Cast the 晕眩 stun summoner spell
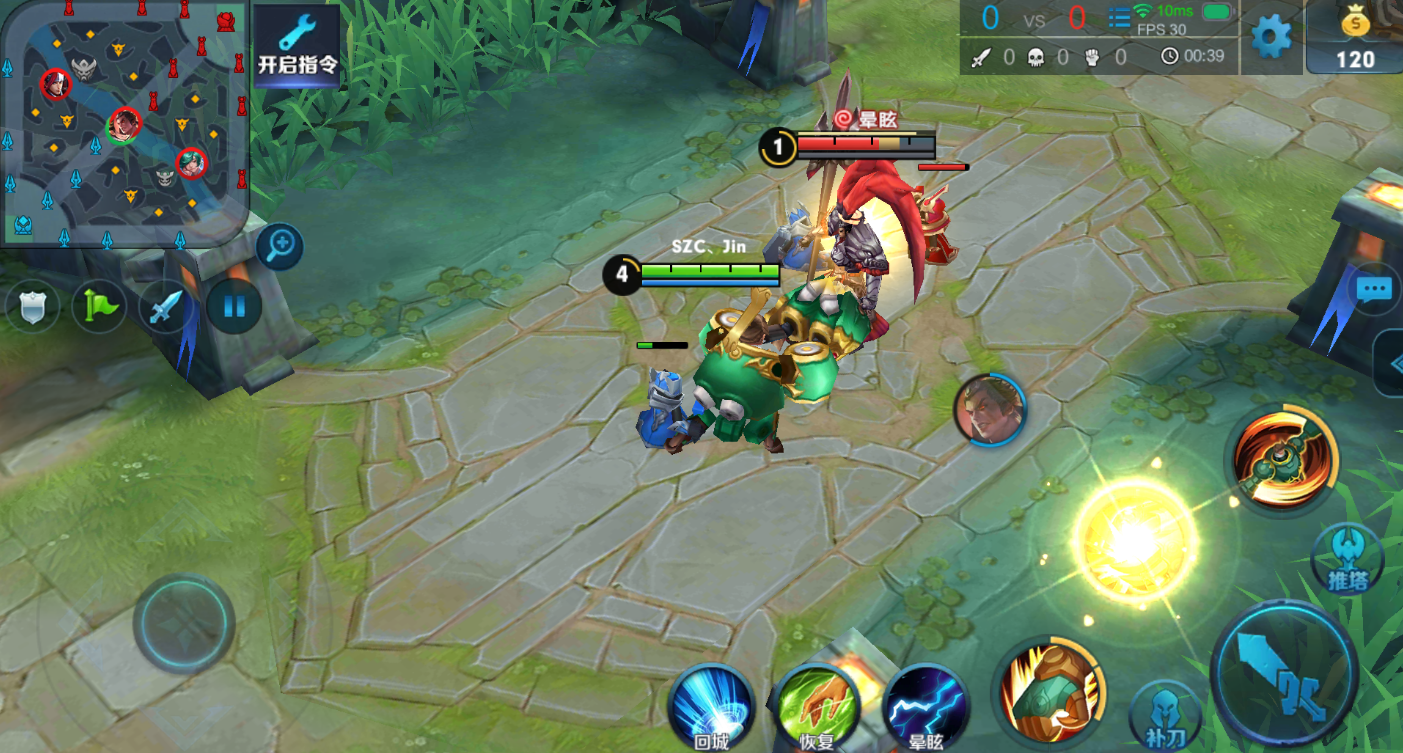 click(926, 707)
